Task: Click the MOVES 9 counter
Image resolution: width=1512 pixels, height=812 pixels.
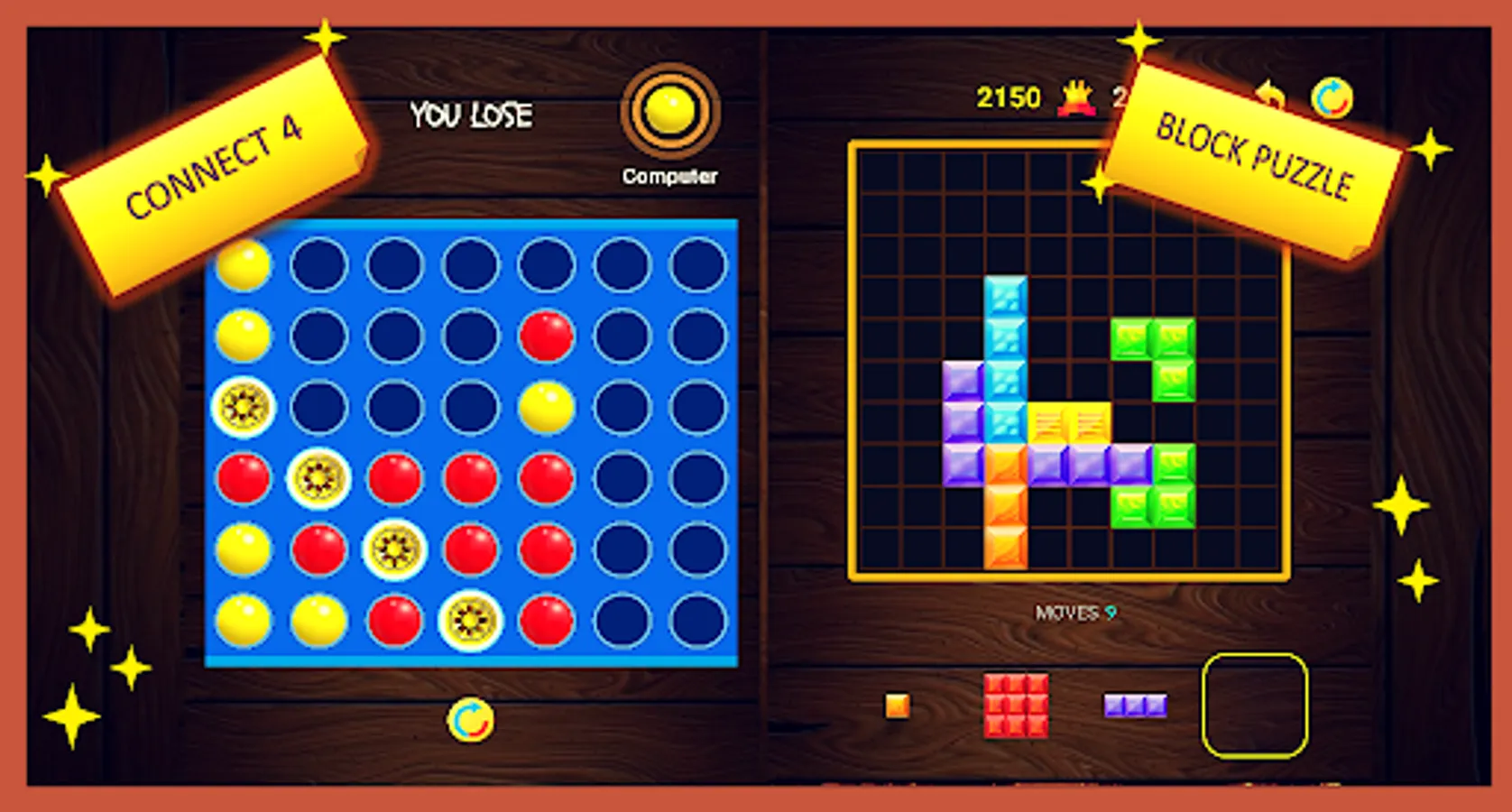Action: 1074,611
